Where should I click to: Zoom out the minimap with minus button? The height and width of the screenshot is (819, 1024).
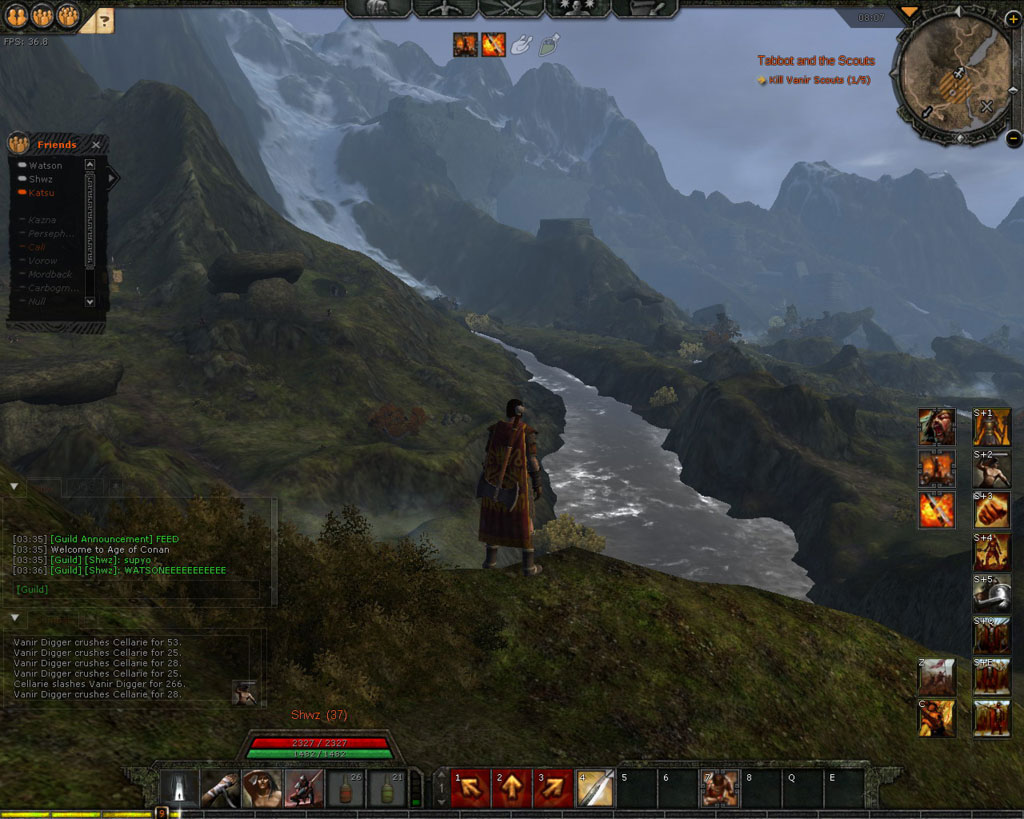[x=1013, y=139]
